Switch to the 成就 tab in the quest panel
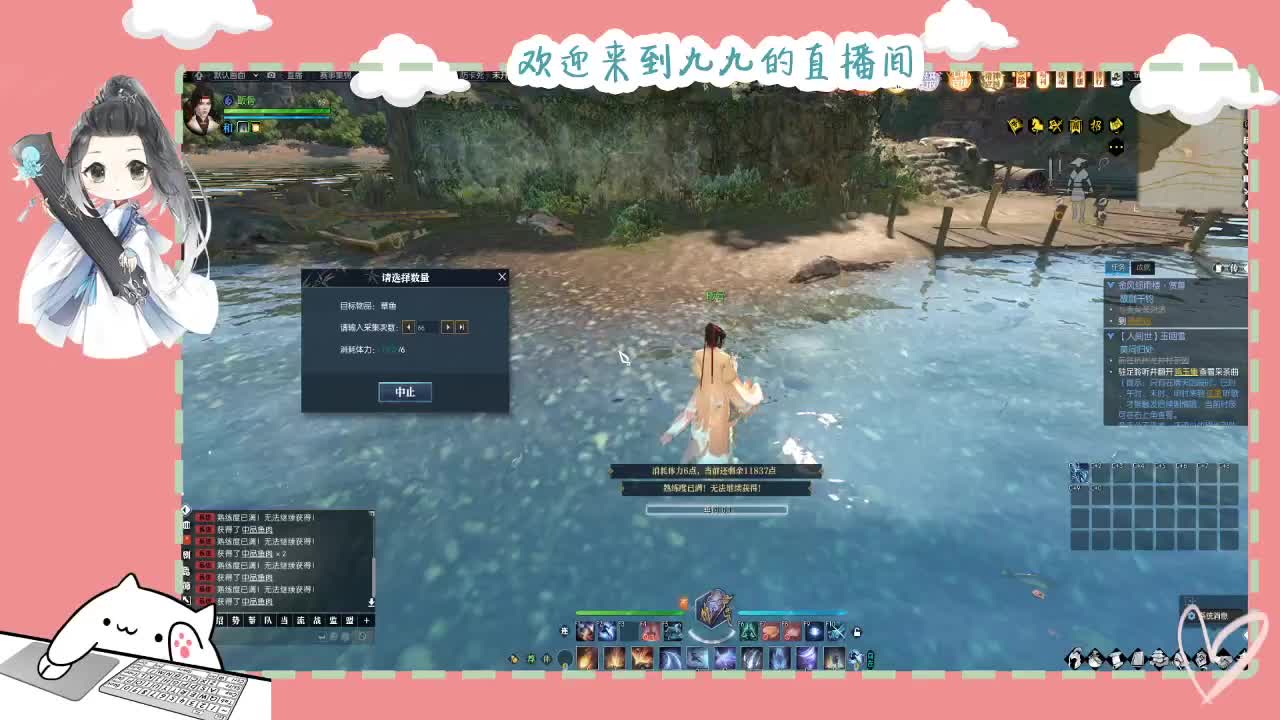The height and width of the screenshot is (720, 1280). point(1142,267)
